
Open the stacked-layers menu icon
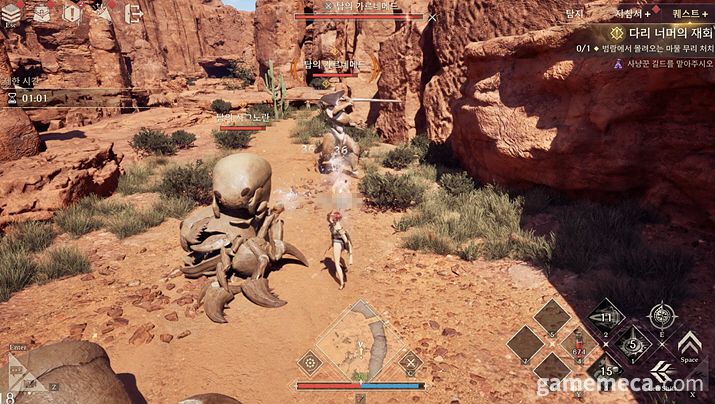[14, 13]
